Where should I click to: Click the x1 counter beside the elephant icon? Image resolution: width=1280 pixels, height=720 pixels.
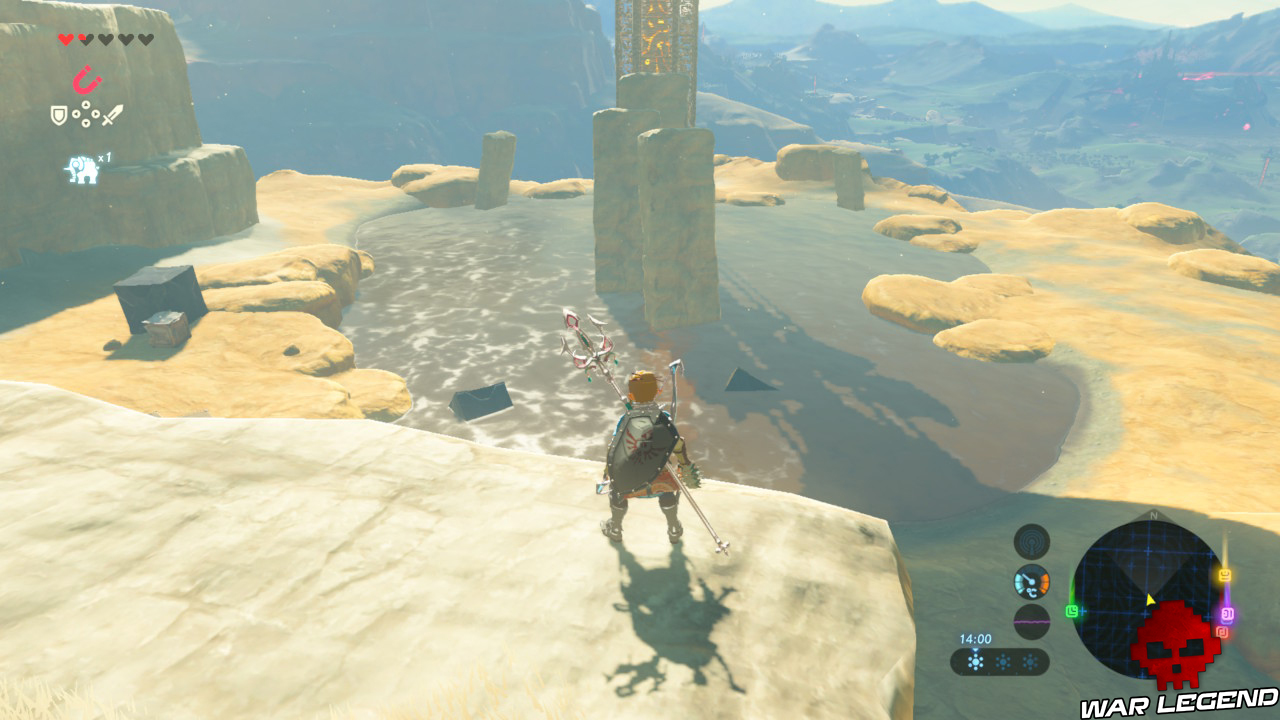[x=104, y=159]
